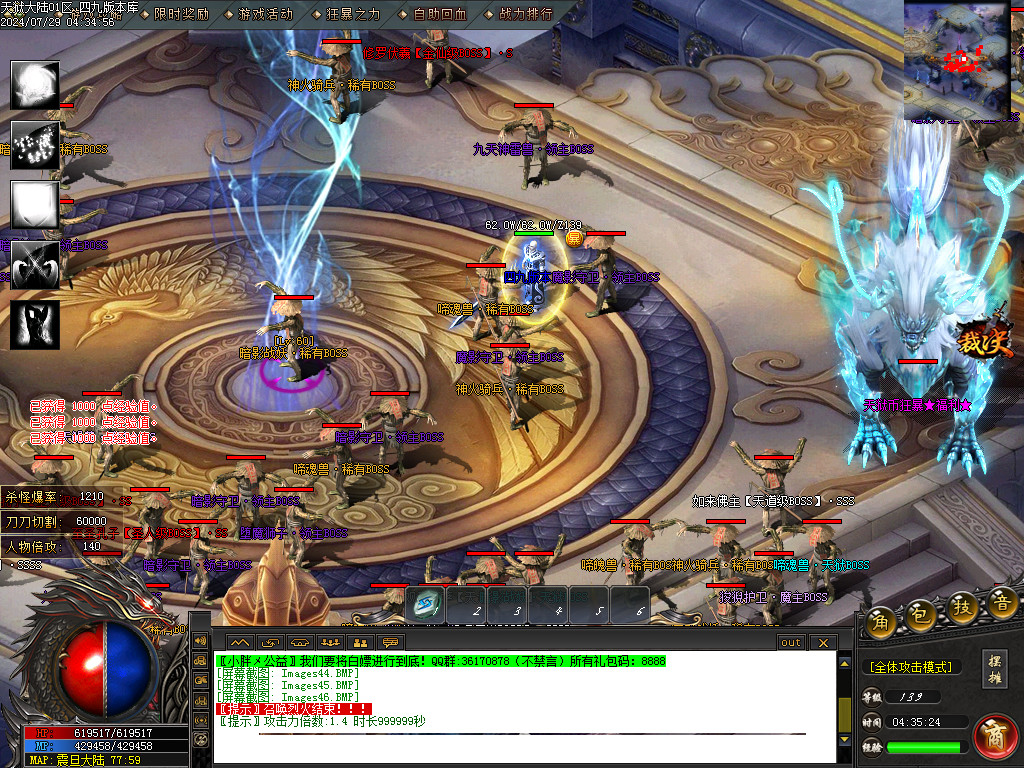Close the chat window with X
Screen dimensions: 1024x768
coord(822,642)
